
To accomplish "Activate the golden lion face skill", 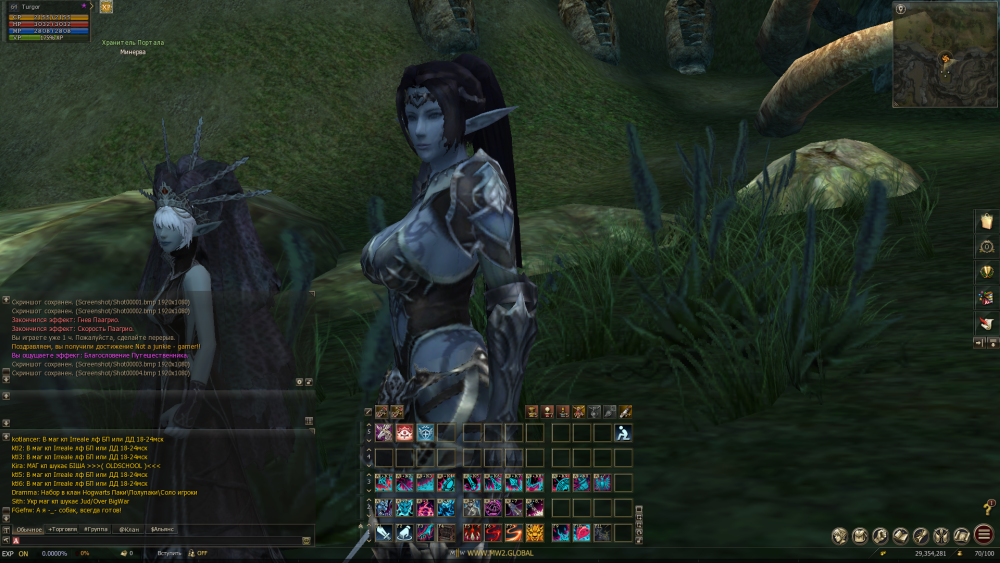I will click(536, 533).
